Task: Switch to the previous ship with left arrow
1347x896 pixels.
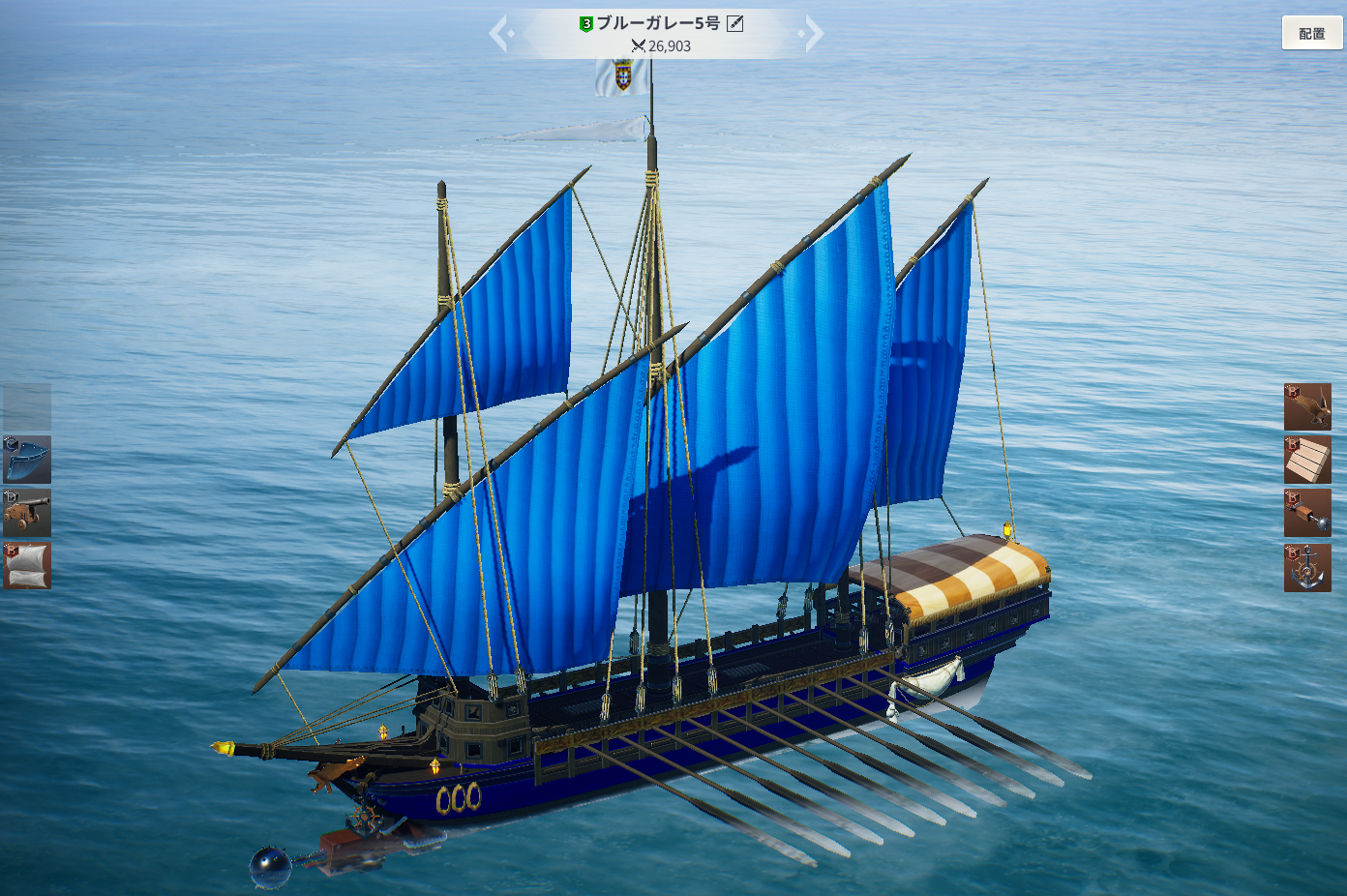Action: point(500,34)
